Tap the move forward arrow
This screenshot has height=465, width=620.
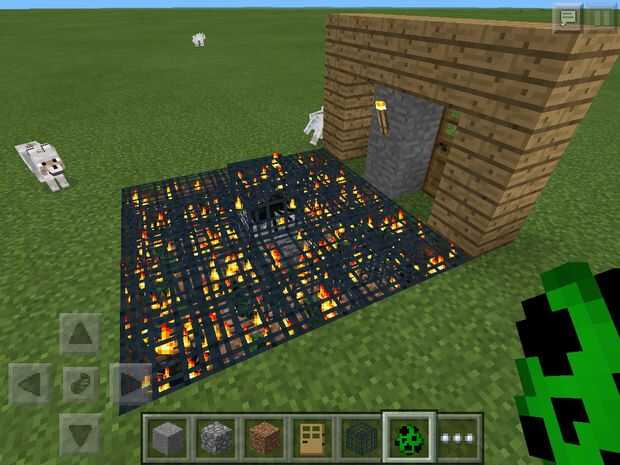80,334
